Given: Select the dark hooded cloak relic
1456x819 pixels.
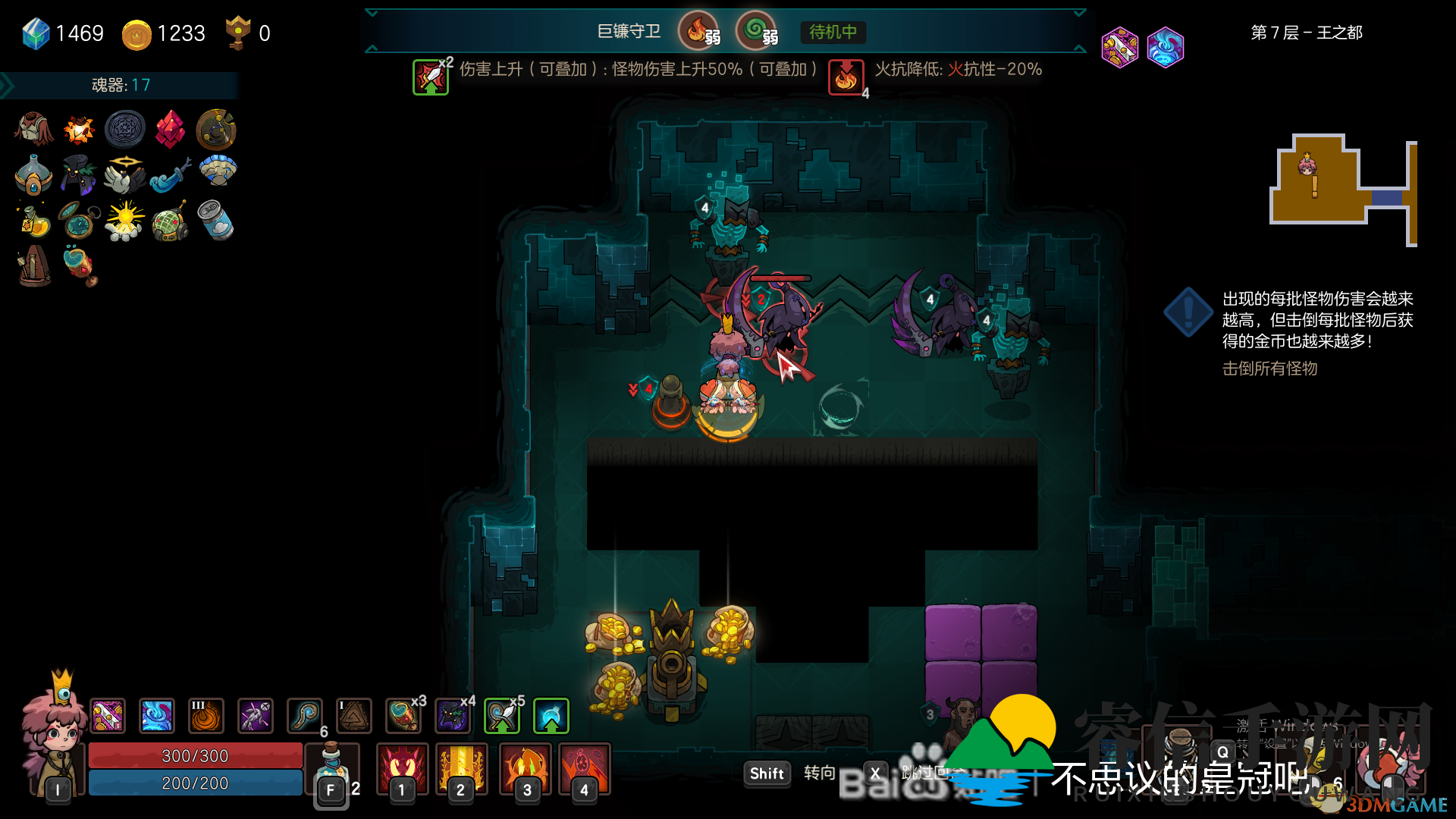Looking at the screenshot, I should pos(79,174).
